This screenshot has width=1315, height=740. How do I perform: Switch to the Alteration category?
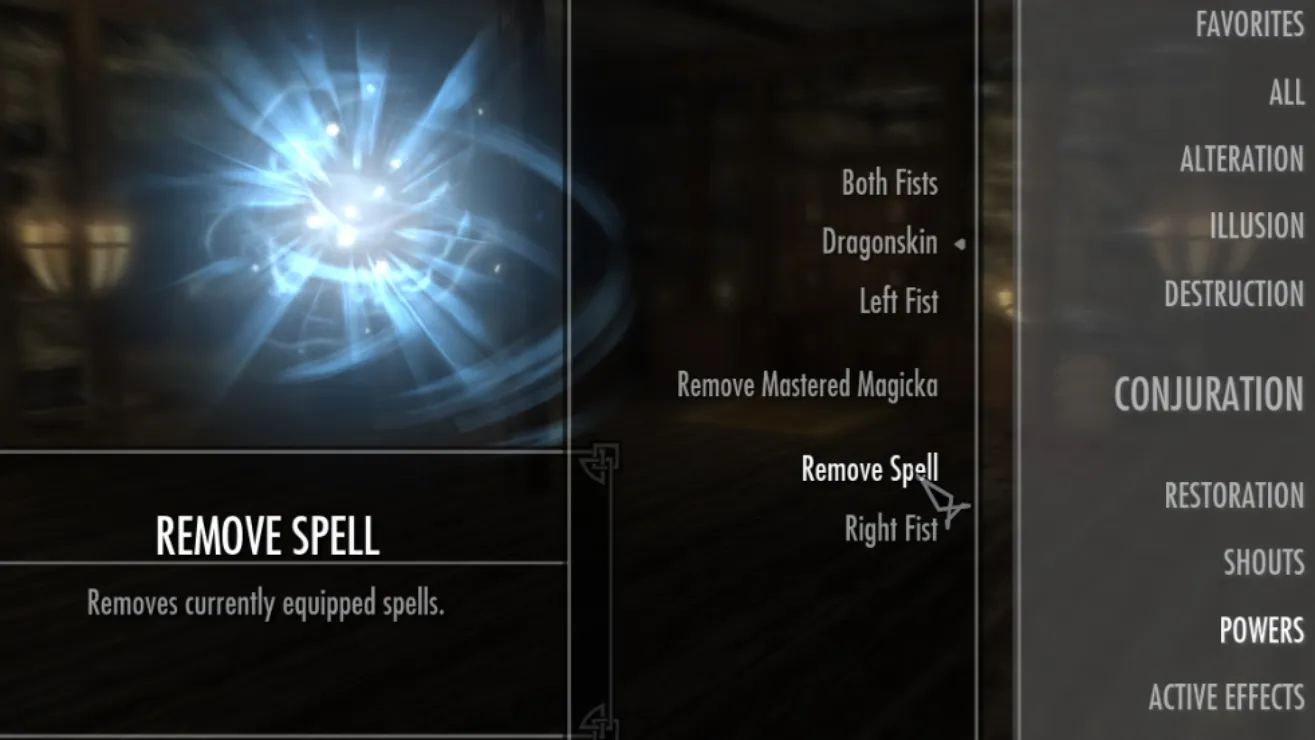click(1241, 159)
